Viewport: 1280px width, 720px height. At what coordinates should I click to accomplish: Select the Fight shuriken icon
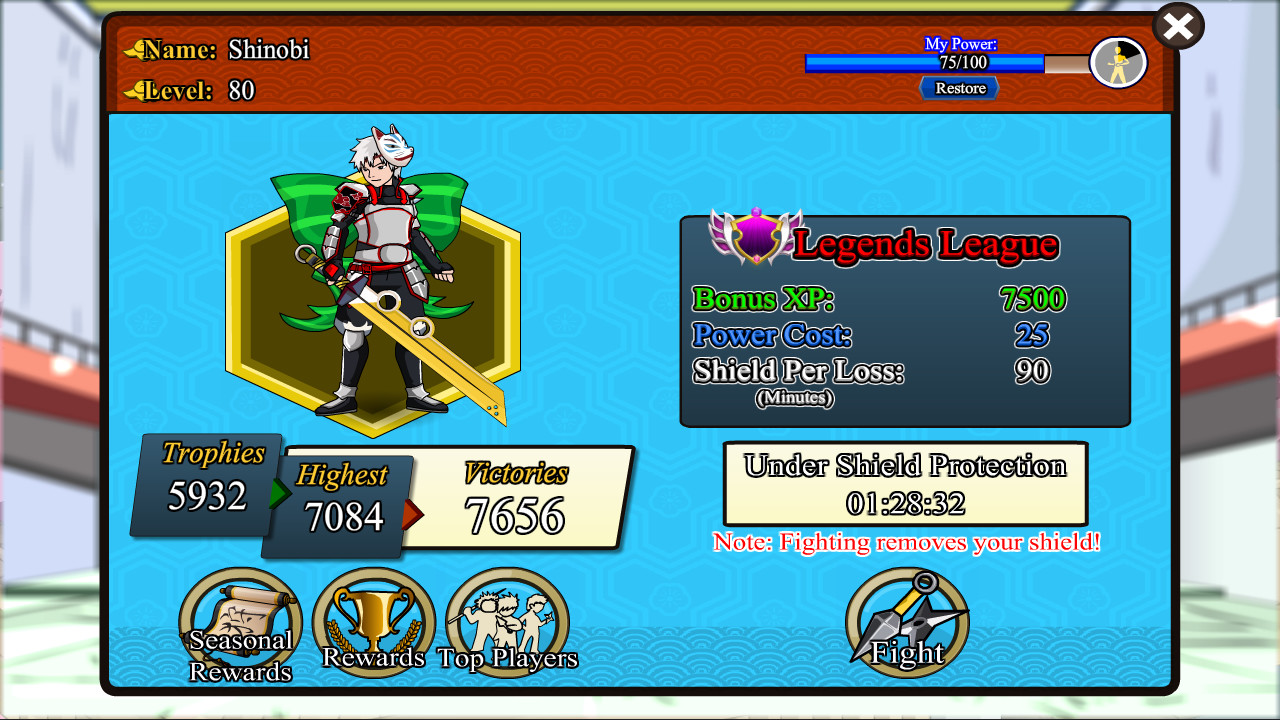(907, 620)
